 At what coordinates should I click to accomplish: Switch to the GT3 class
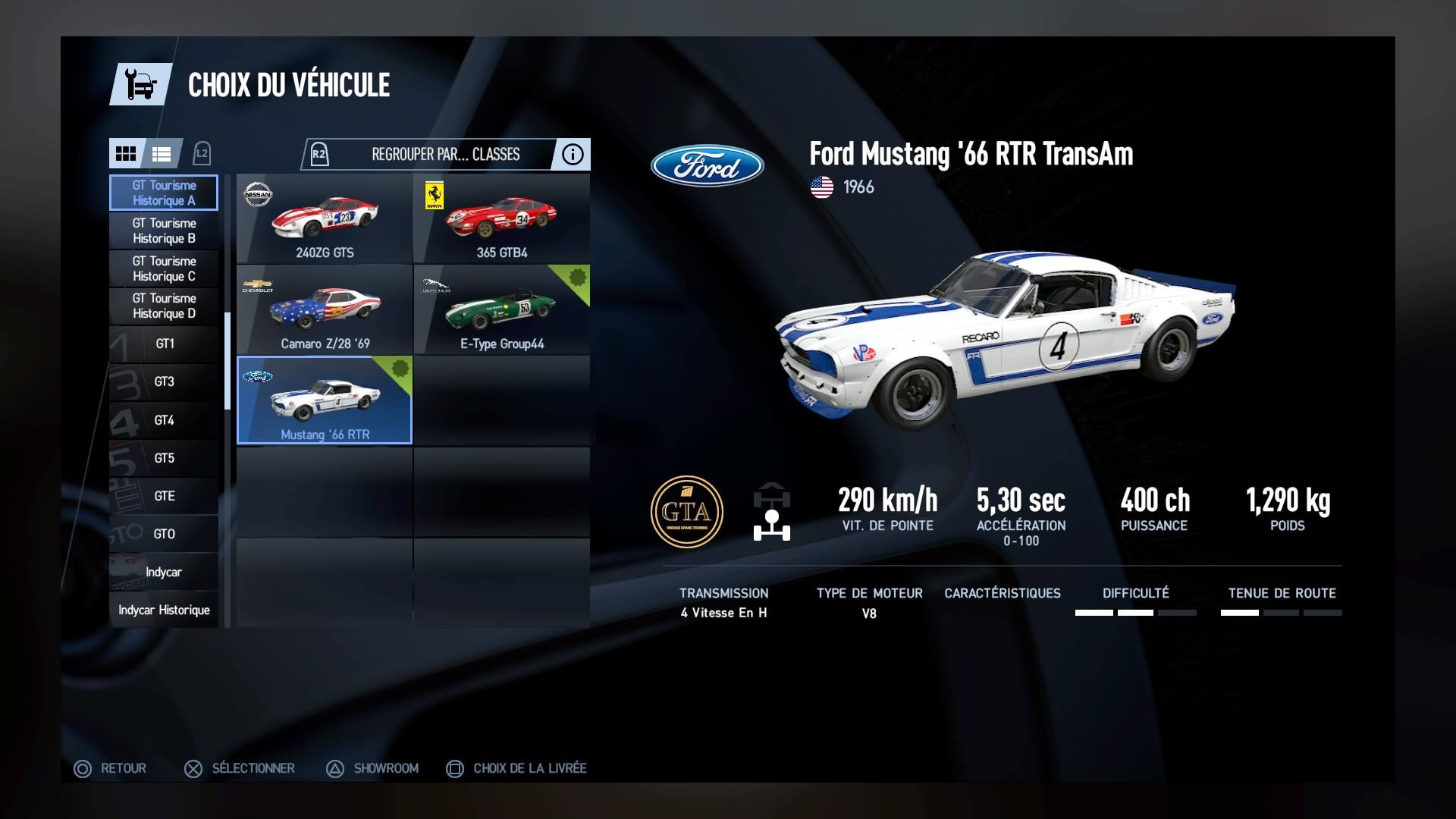[x=164, y=381]
